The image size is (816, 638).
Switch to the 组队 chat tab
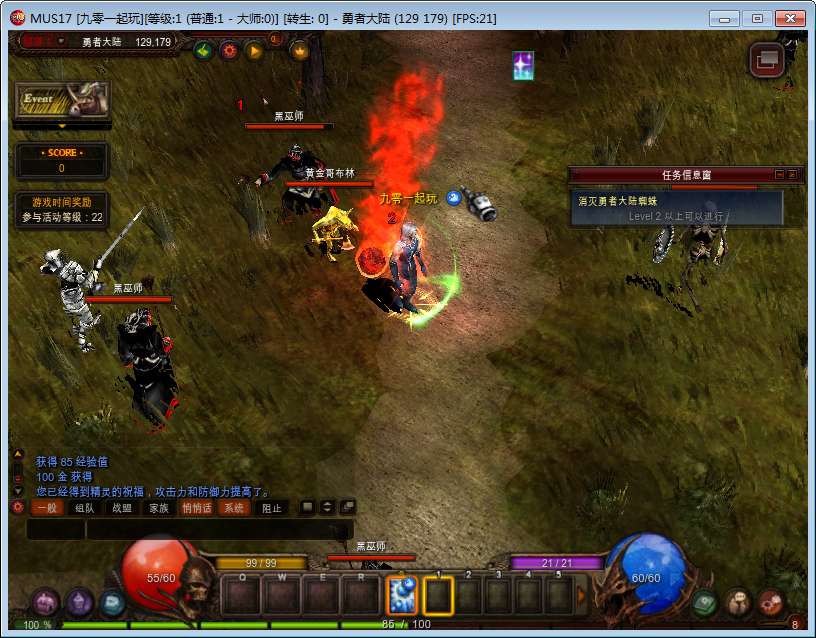tap(85, 508)
